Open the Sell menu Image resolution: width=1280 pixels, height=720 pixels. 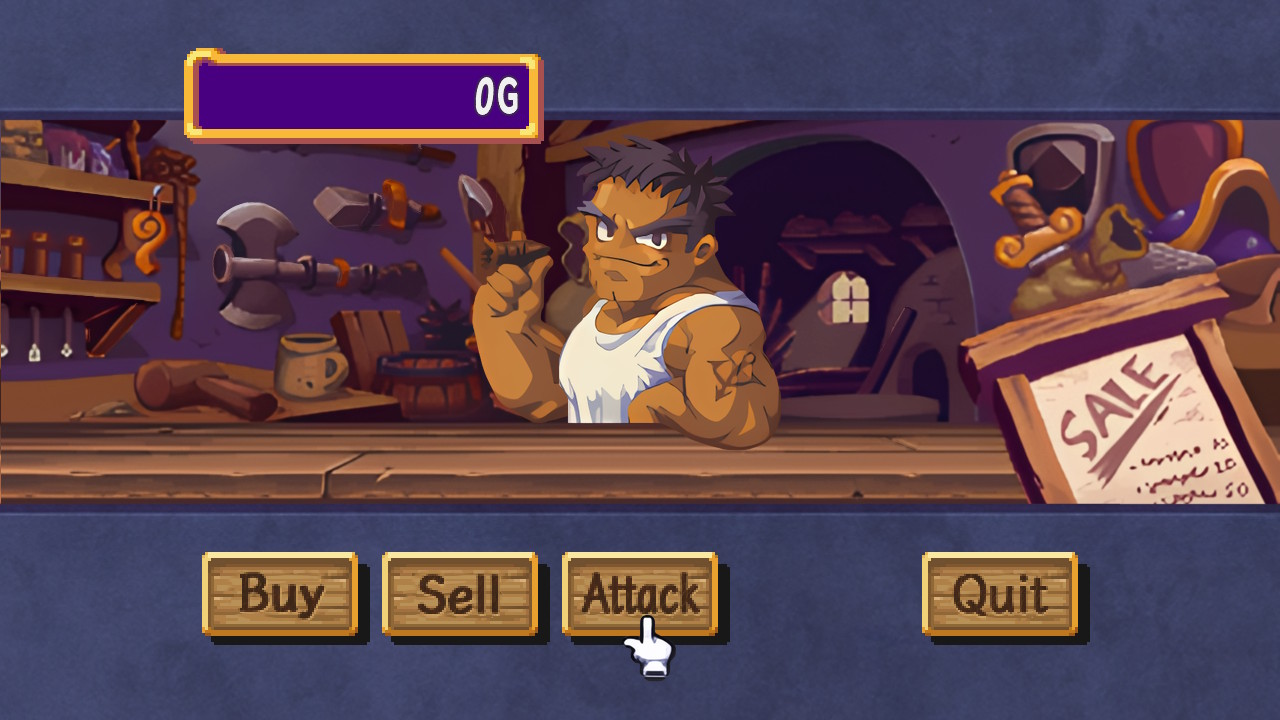[x=463, y=595]
